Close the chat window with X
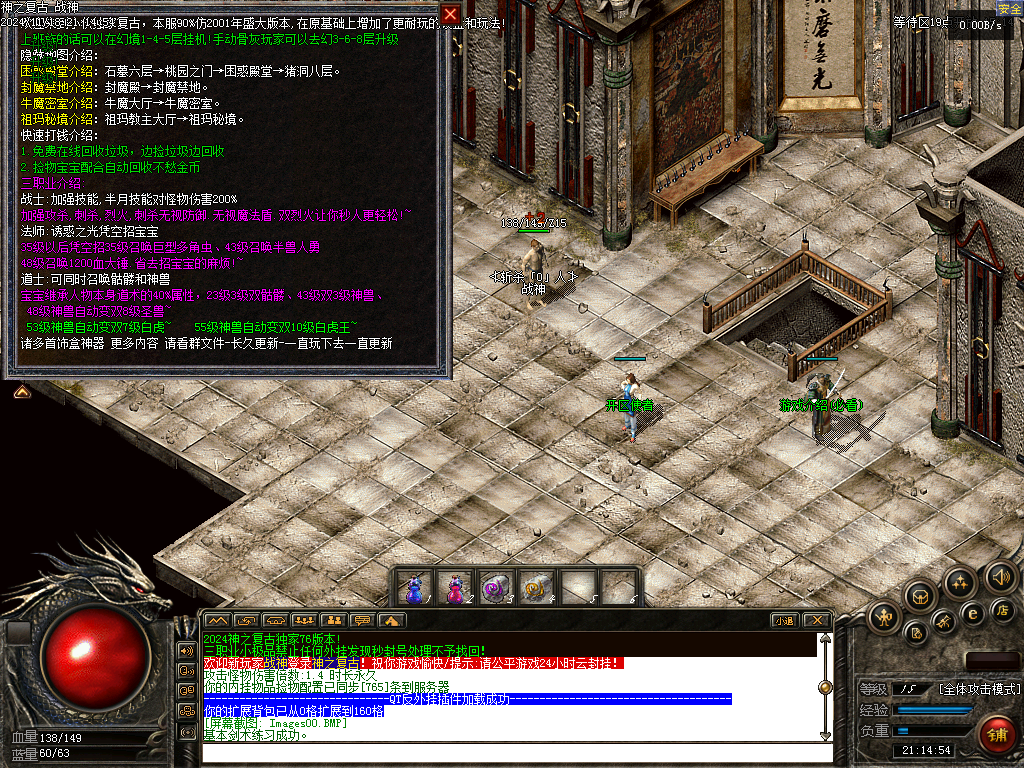1024x768 pixels. (816, 621)
